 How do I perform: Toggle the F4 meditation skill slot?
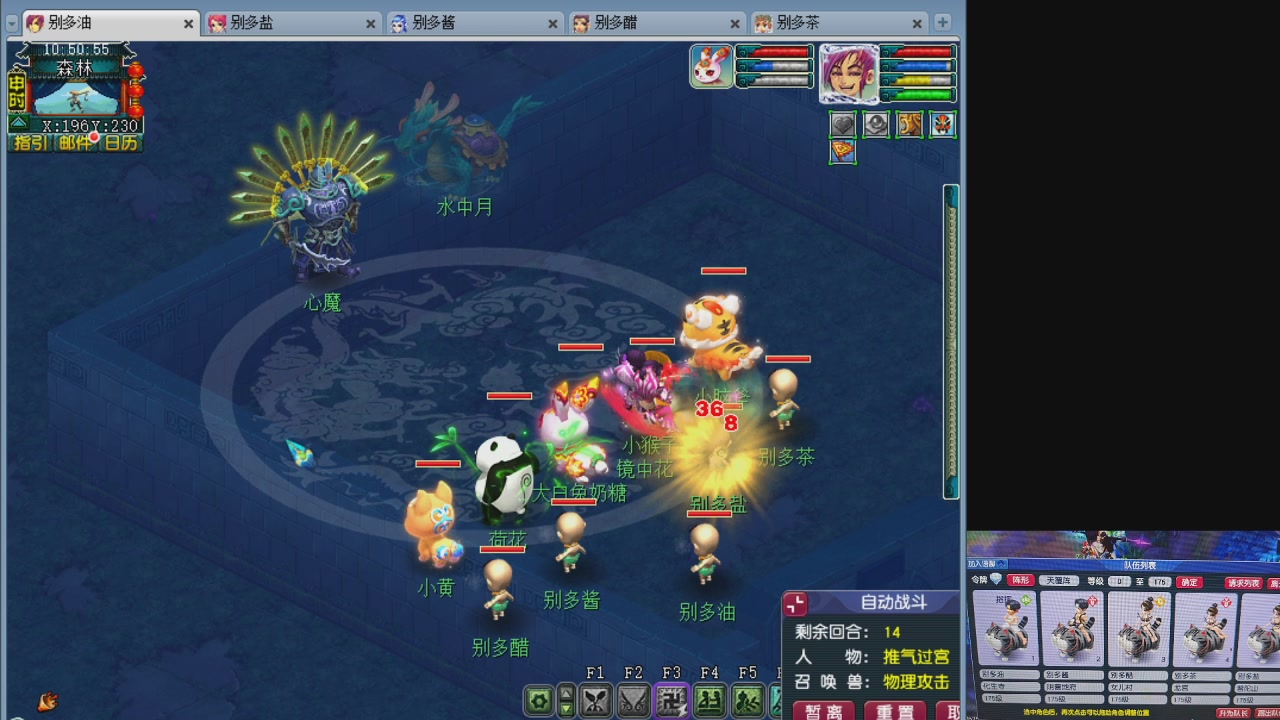click(709, 700)
